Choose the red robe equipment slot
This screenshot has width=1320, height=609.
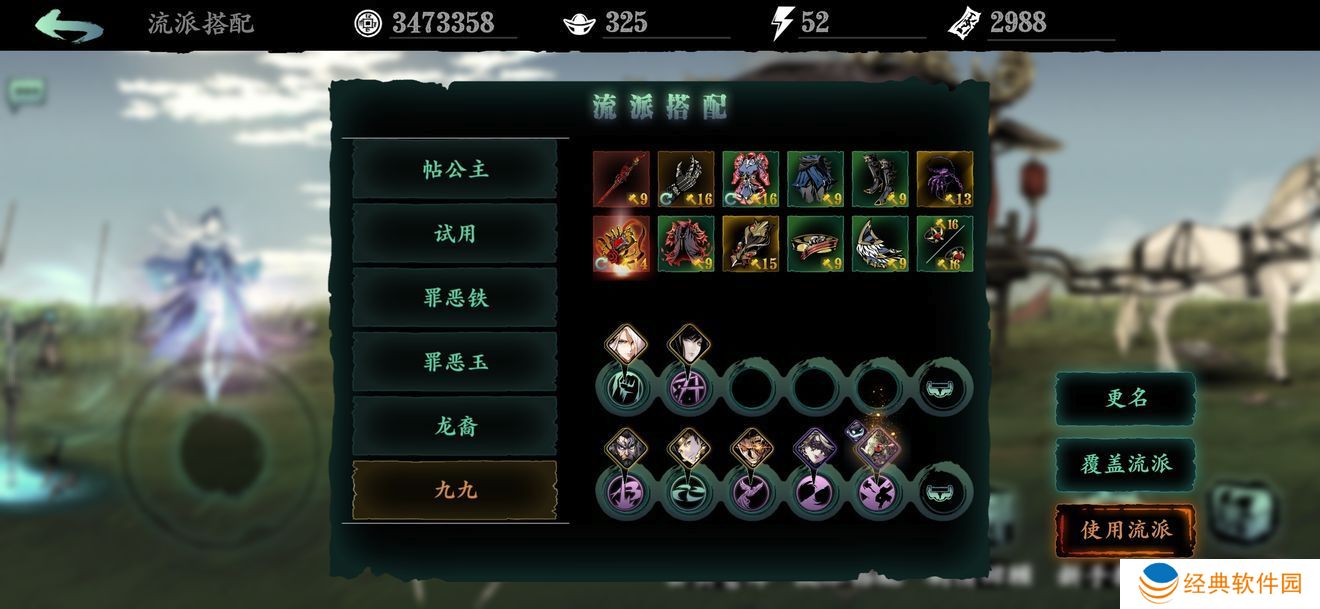pos(686,244)
